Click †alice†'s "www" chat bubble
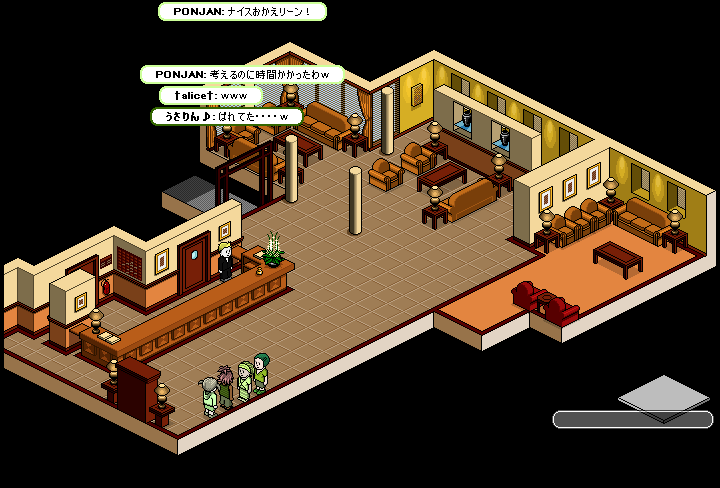Image resolution: width=720 pixels, height=488 pixels. [210, 96]
